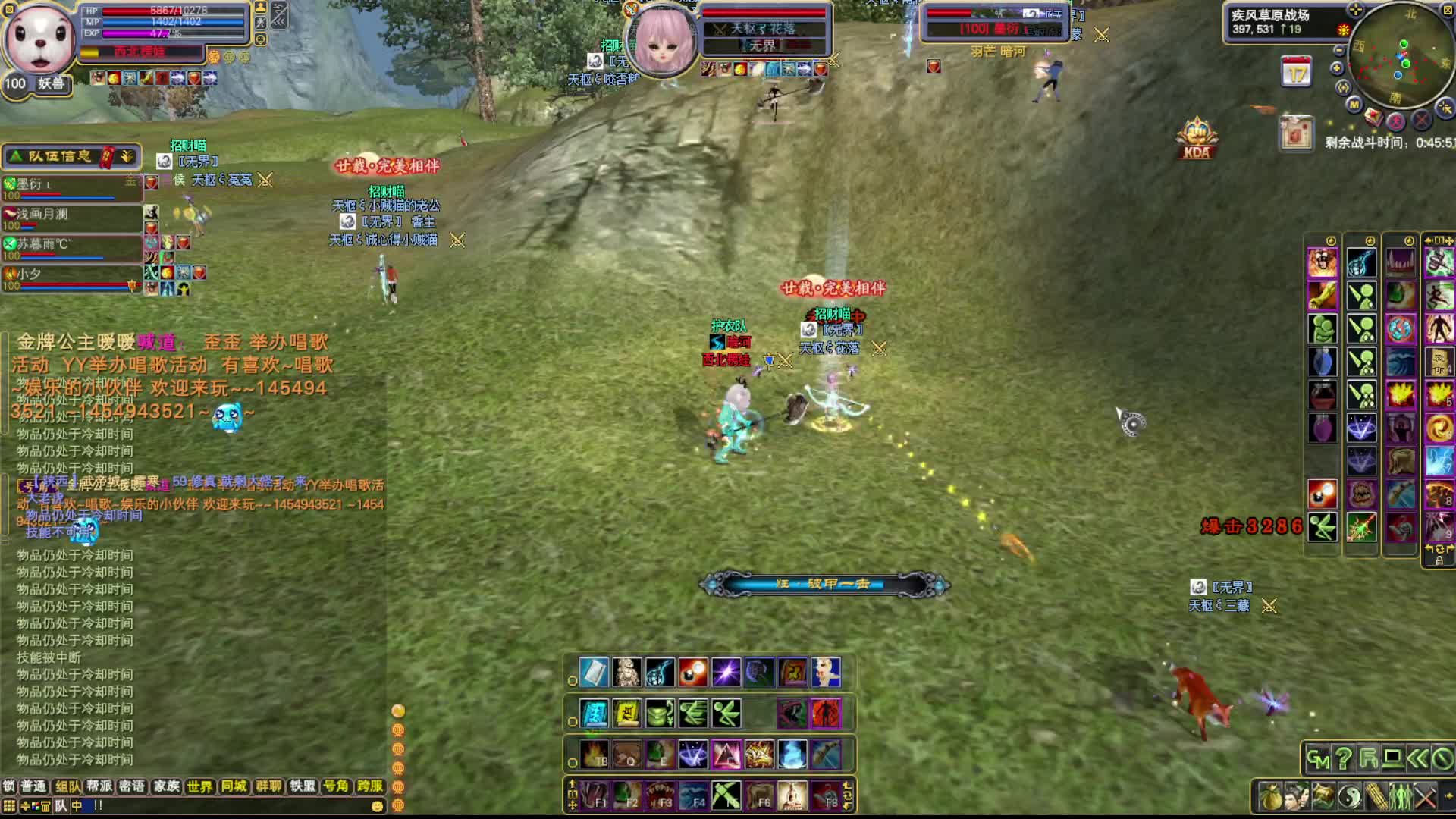Select the 帮派 guild chat tab
This screenshot has height=819, width=1456.
pos(99,786)
